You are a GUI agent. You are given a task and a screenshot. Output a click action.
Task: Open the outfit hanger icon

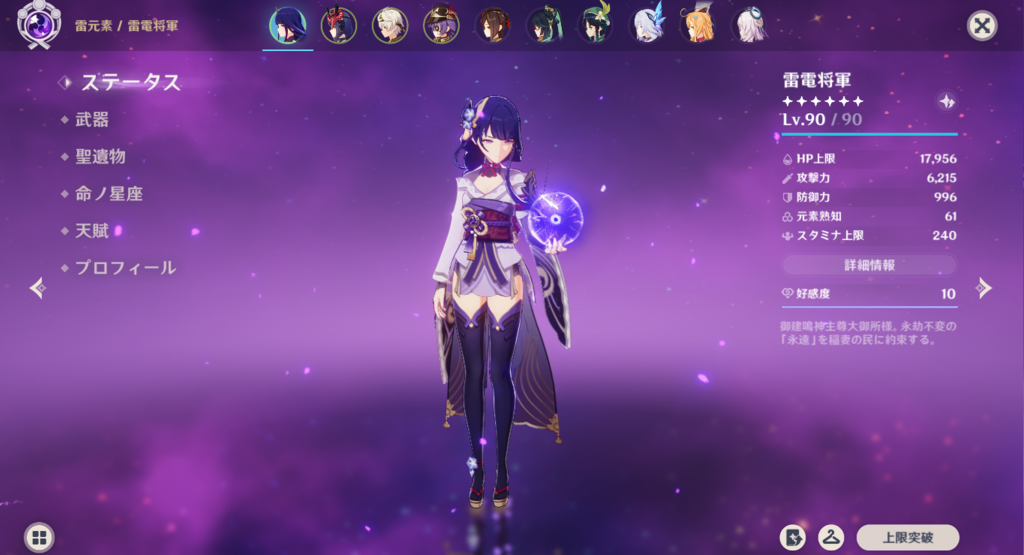(830, 537)
